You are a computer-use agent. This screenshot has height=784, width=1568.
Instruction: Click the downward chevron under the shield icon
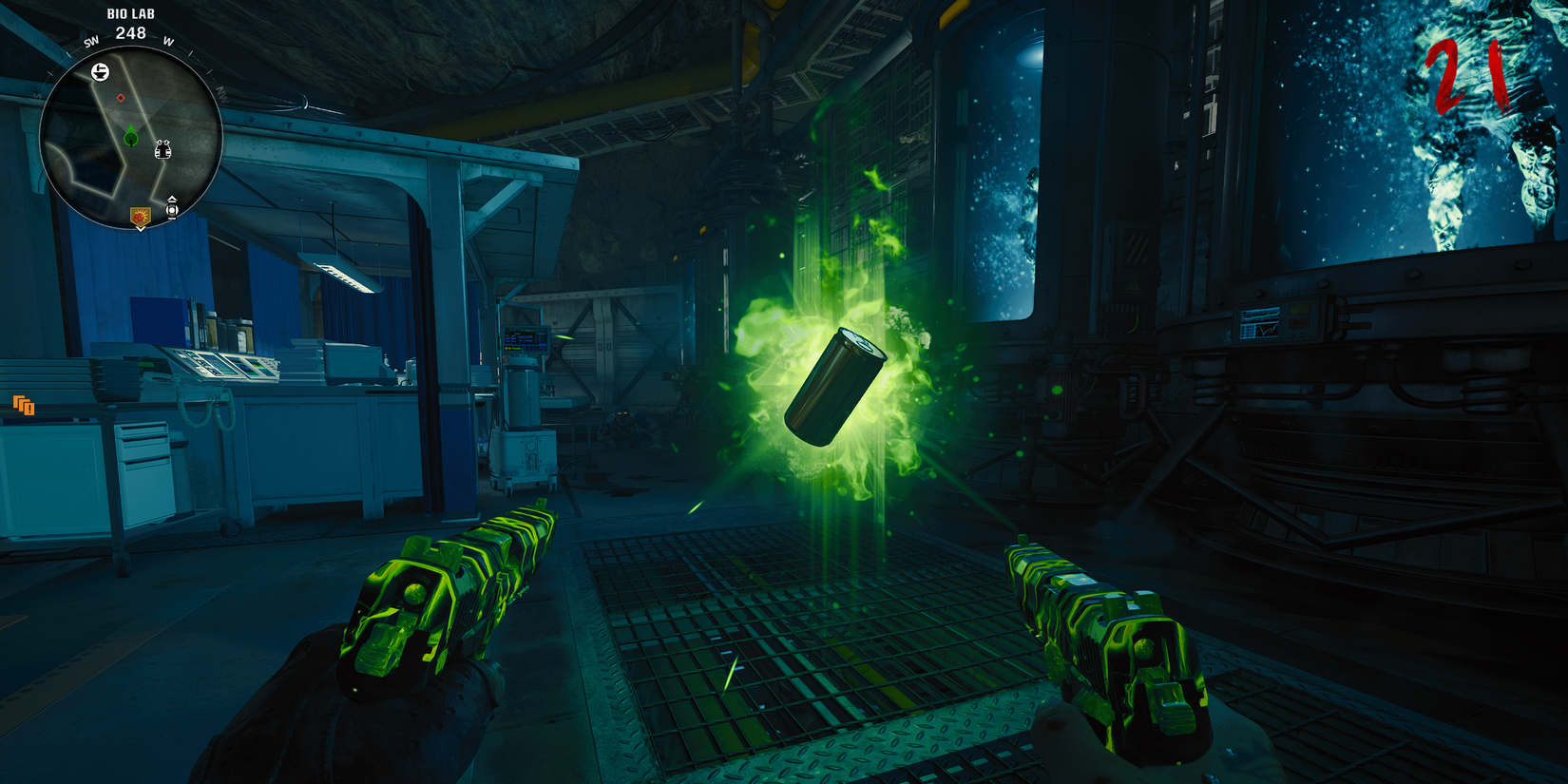[x=140, y=229]
